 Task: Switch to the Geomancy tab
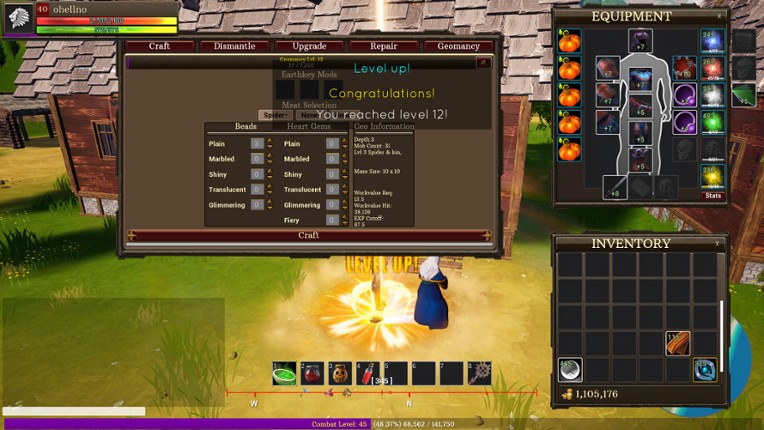point(458,46)
